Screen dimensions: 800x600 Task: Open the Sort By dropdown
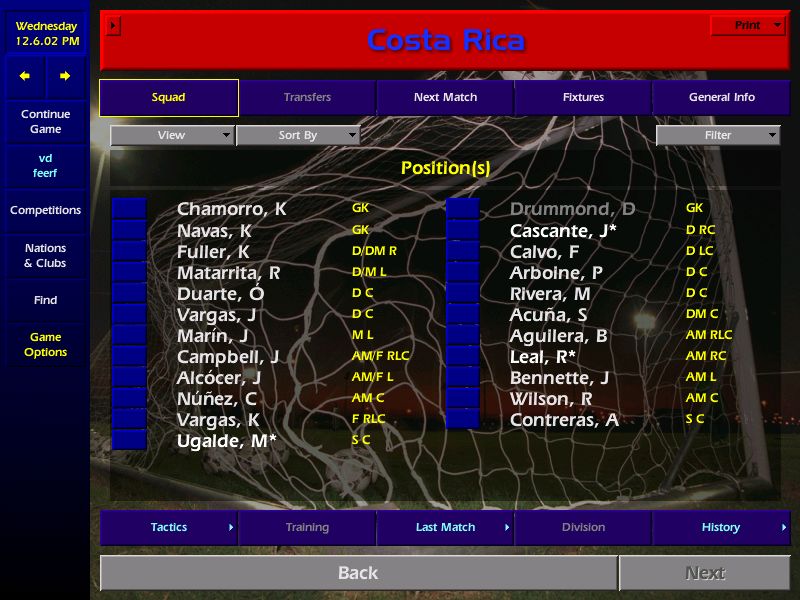pyautogui.click(x=298, y=135)
